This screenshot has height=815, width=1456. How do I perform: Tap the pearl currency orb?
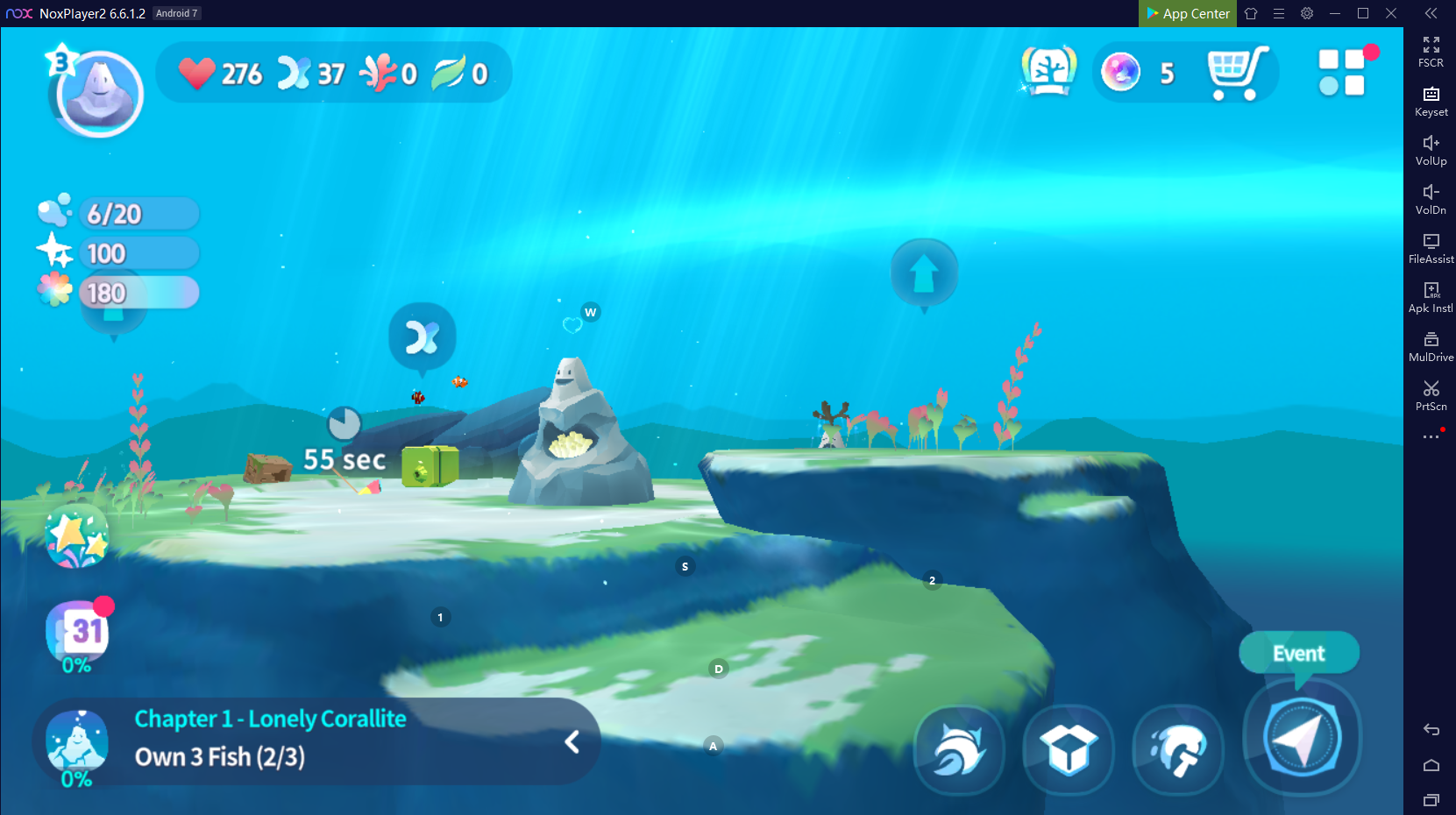pos(1121,72)
